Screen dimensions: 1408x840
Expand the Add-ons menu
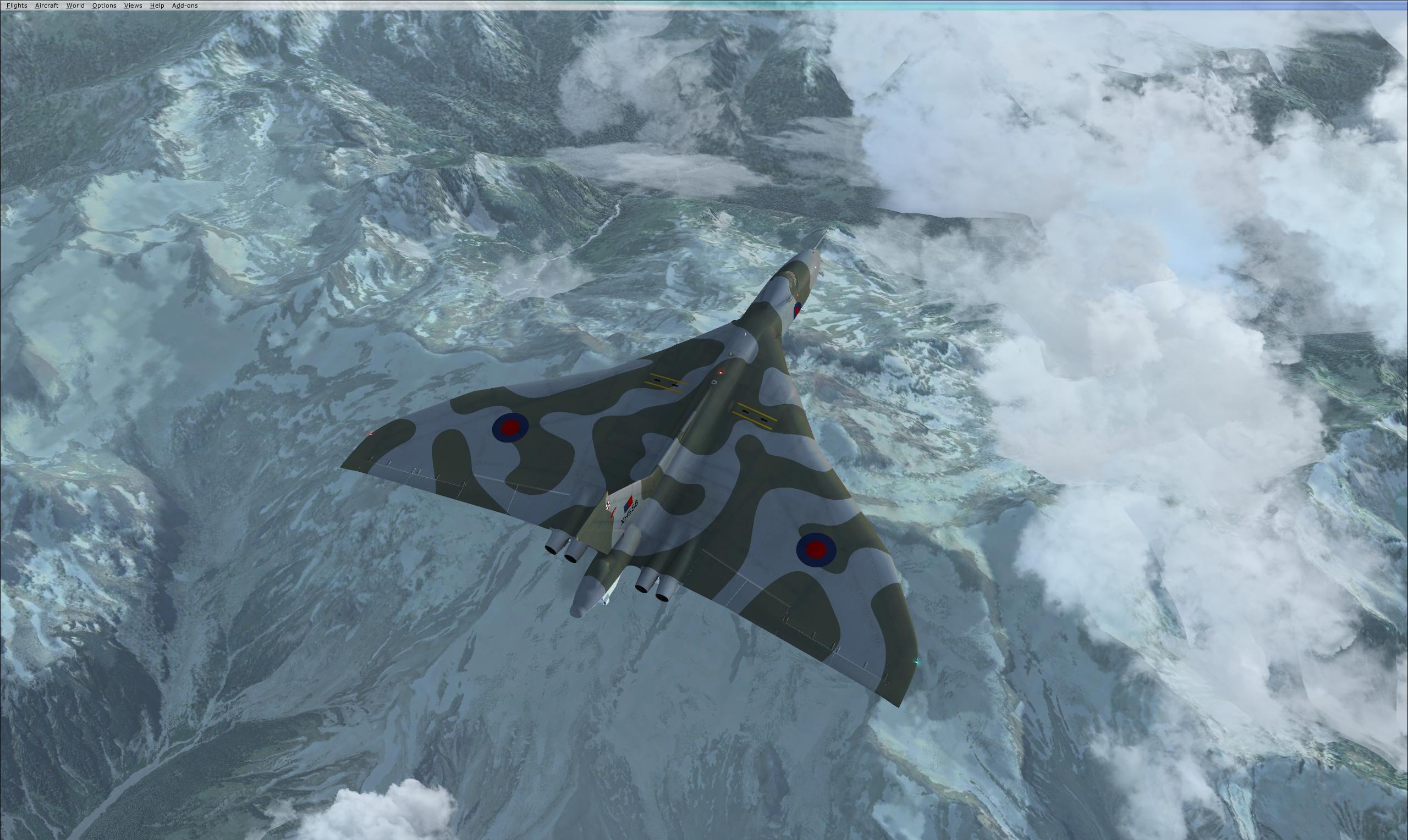pos(185,5)
